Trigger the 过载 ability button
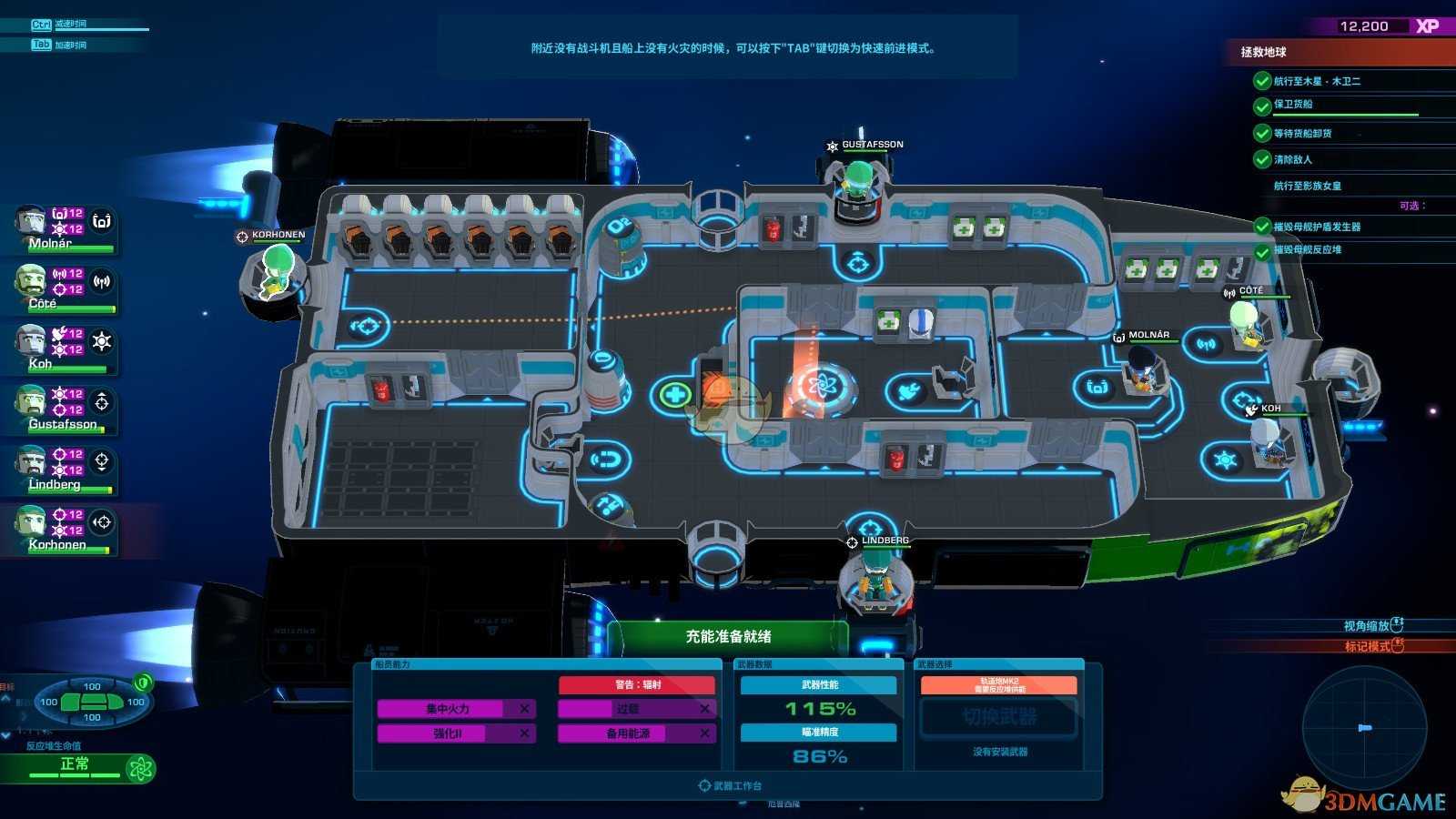Image resolution: width=1456 pixels, height=819 pixels. [x=628, y=709]
